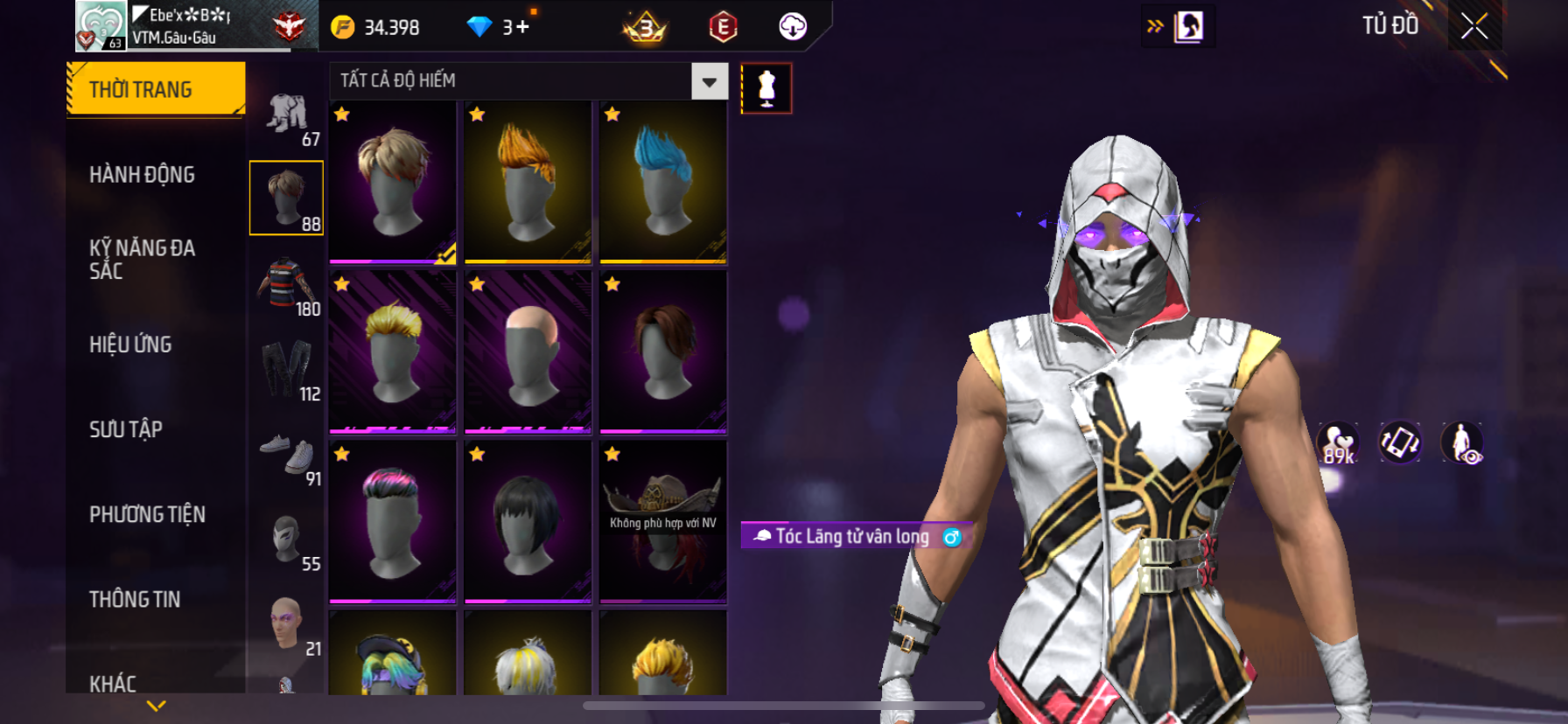Pick the bald head hair item
1568x724 pixels.
[x=528, y=352]
